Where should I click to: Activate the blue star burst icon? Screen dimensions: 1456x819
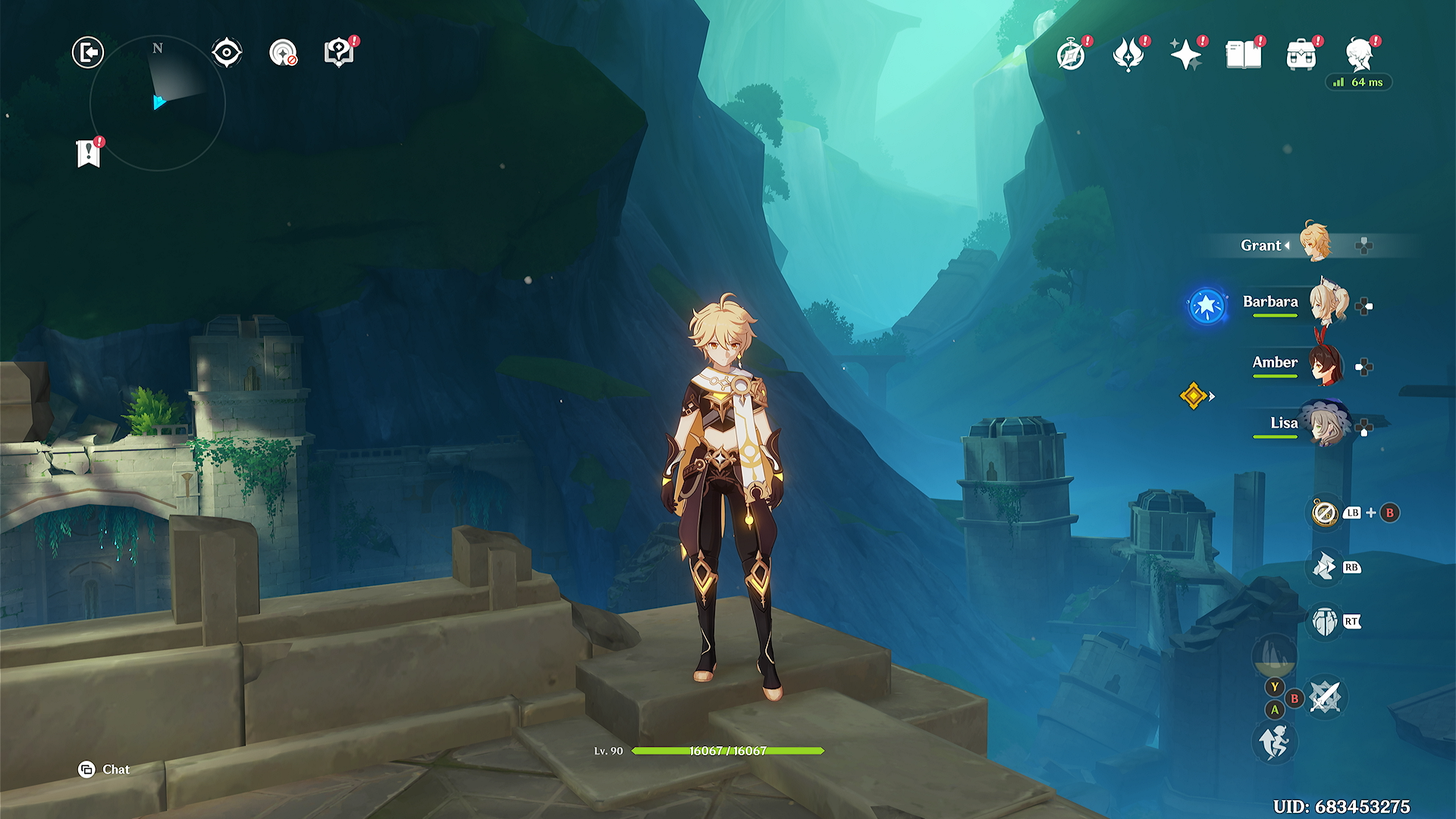click(1207, 306)
